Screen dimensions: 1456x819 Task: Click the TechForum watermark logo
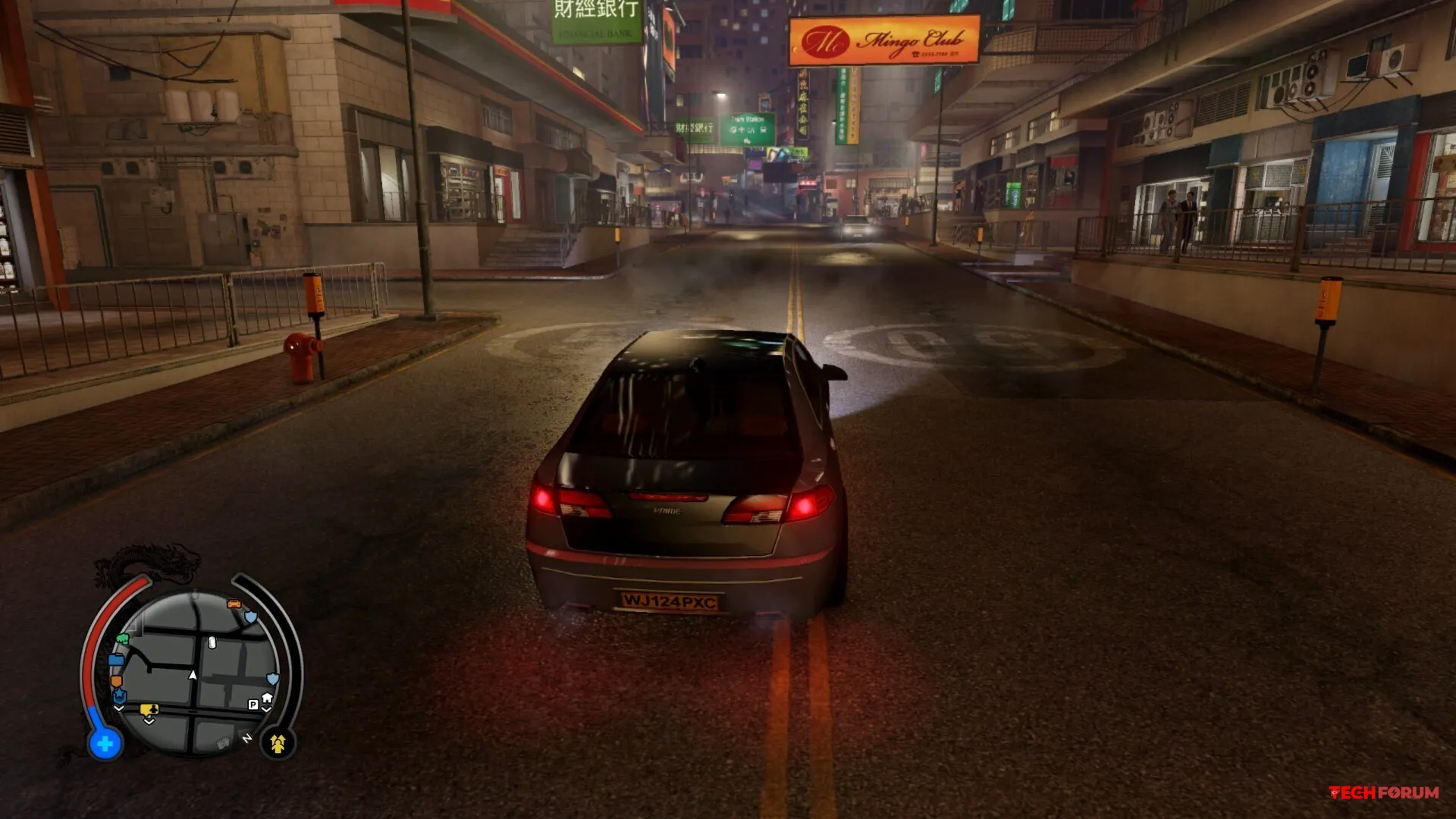(1384, 792)
